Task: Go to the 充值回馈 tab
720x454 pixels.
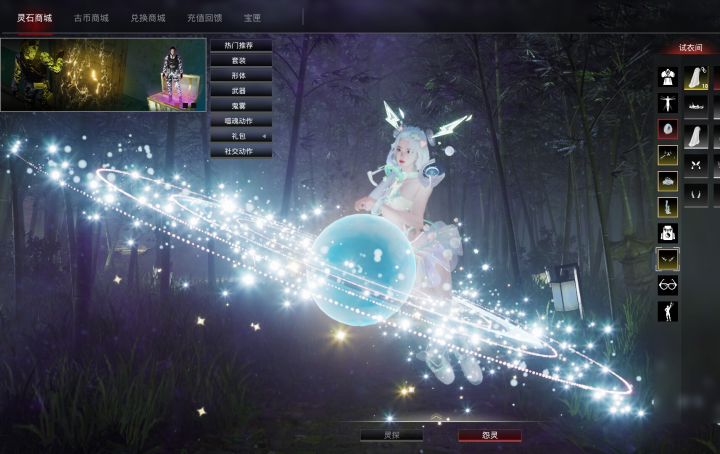Action: tap(204, 18)
